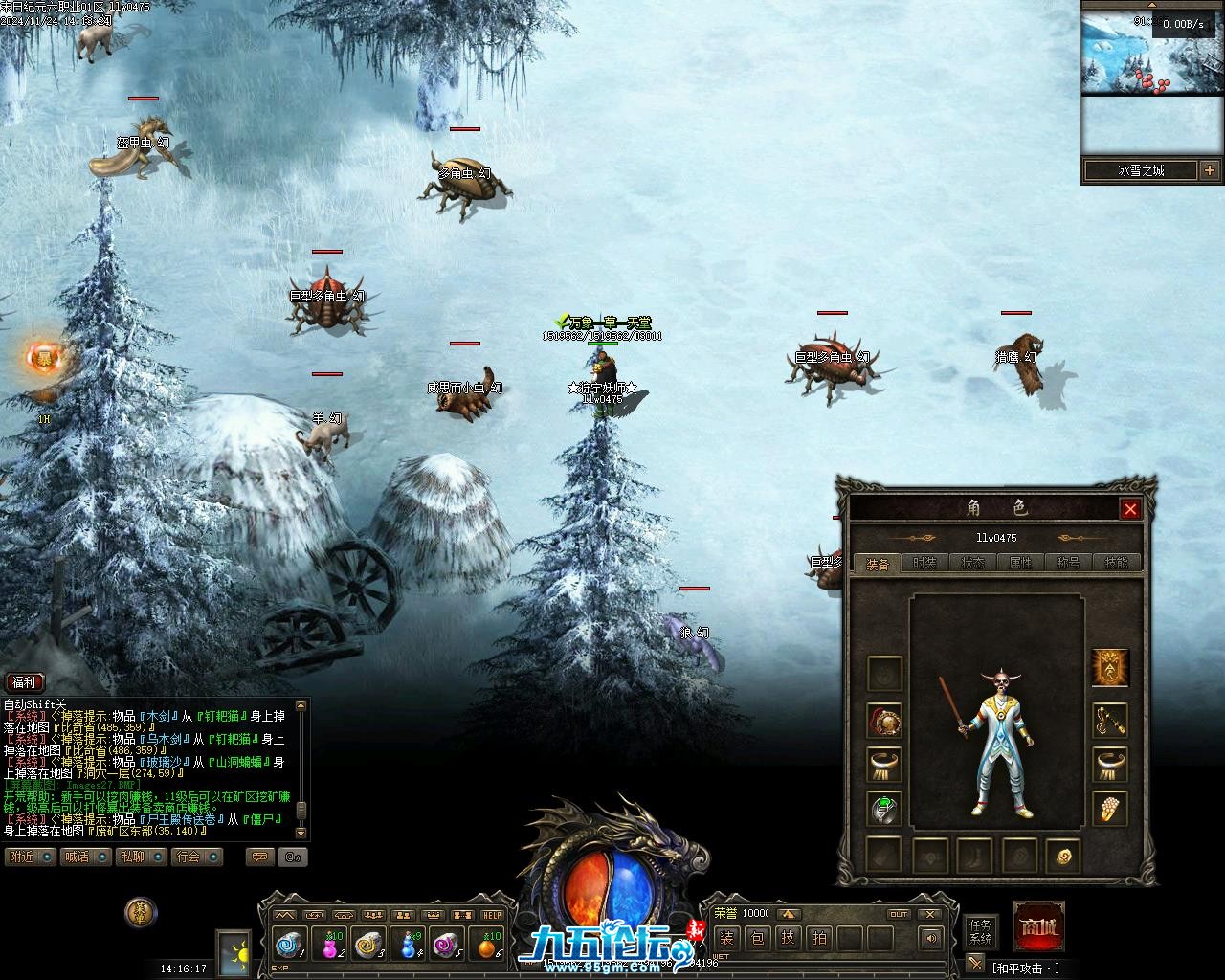Use the orange potion in hotbar slot 6

coord(488,945)
